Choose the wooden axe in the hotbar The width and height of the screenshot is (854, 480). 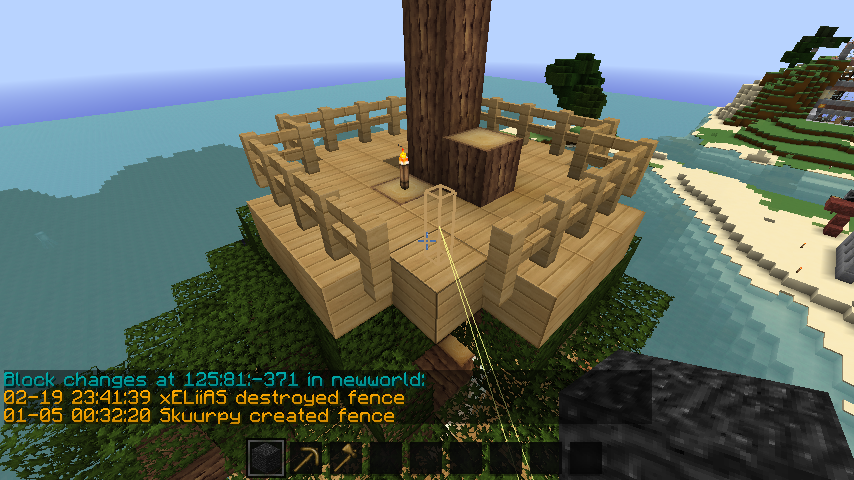346,459
